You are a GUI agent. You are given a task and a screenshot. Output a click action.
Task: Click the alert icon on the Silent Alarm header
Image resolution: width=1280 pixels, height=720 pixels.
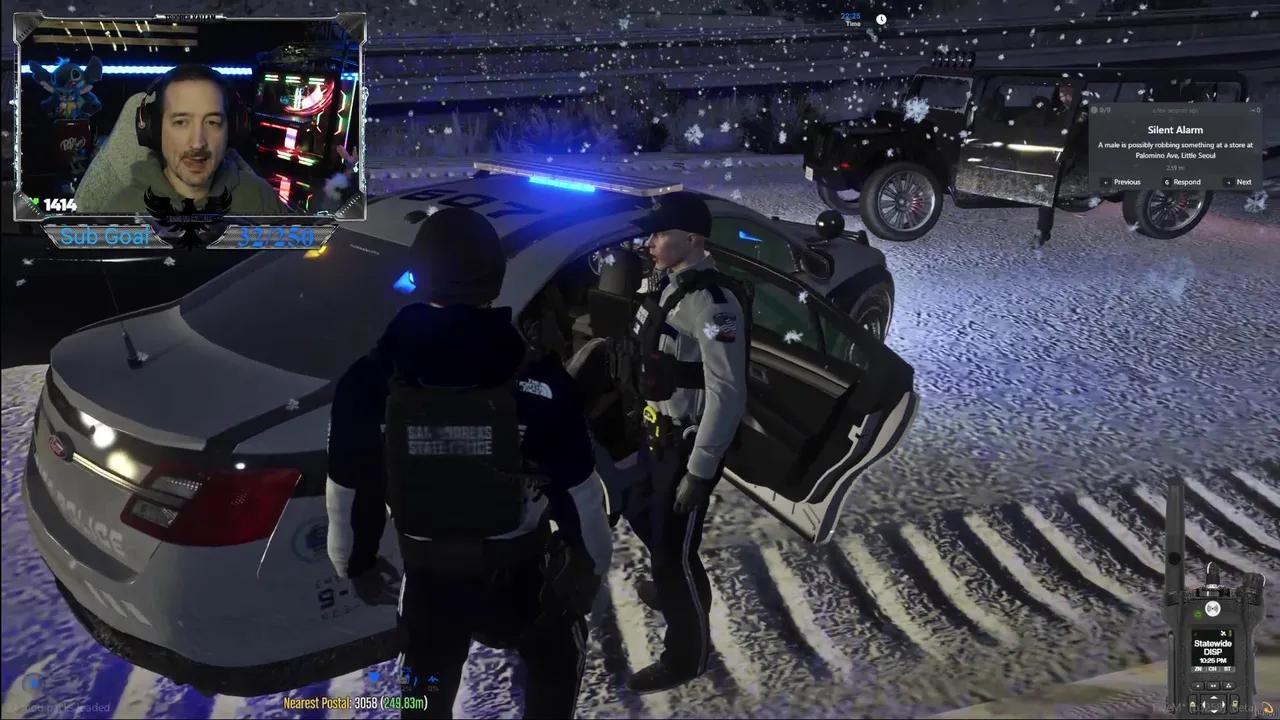click(1094, 110)
